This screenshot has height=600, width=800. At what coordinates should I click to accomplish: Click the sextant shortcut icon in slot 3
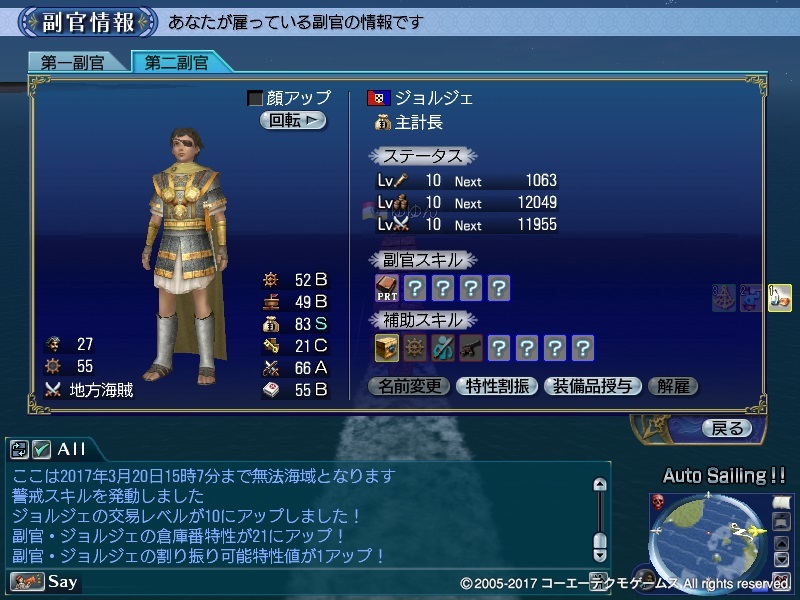coord(724,297)
